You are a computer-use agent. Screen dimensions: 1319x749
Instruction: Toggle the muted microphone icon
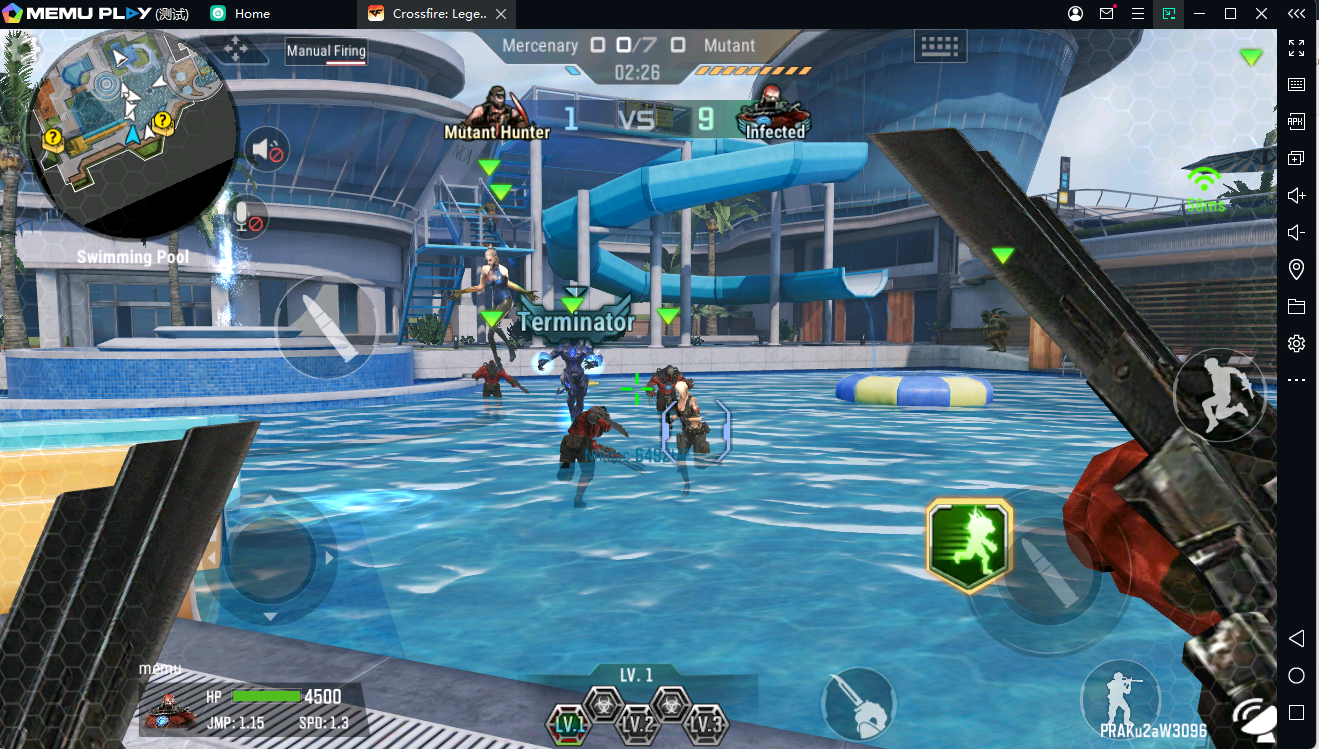246,217
